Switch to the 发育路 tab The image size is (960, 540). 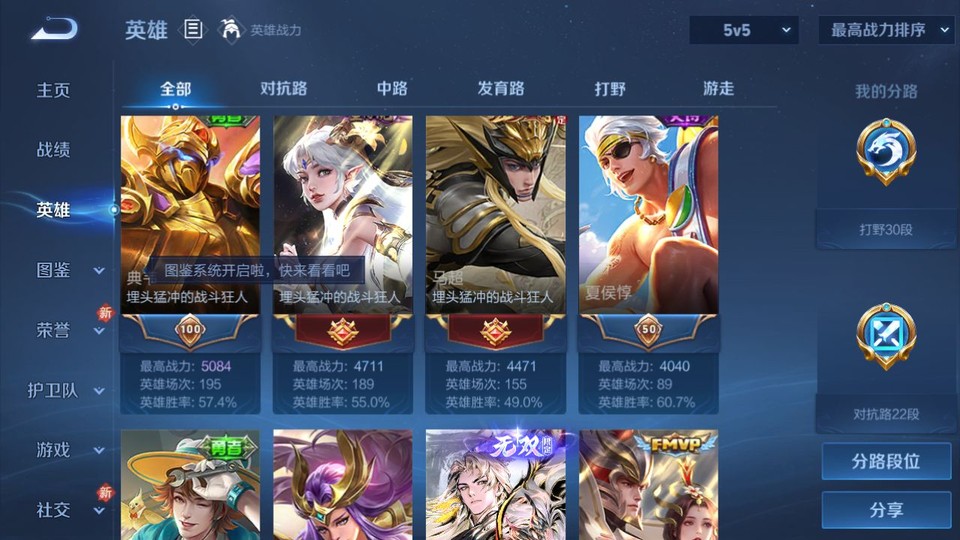pyautogui.click(x=501, y=88)
